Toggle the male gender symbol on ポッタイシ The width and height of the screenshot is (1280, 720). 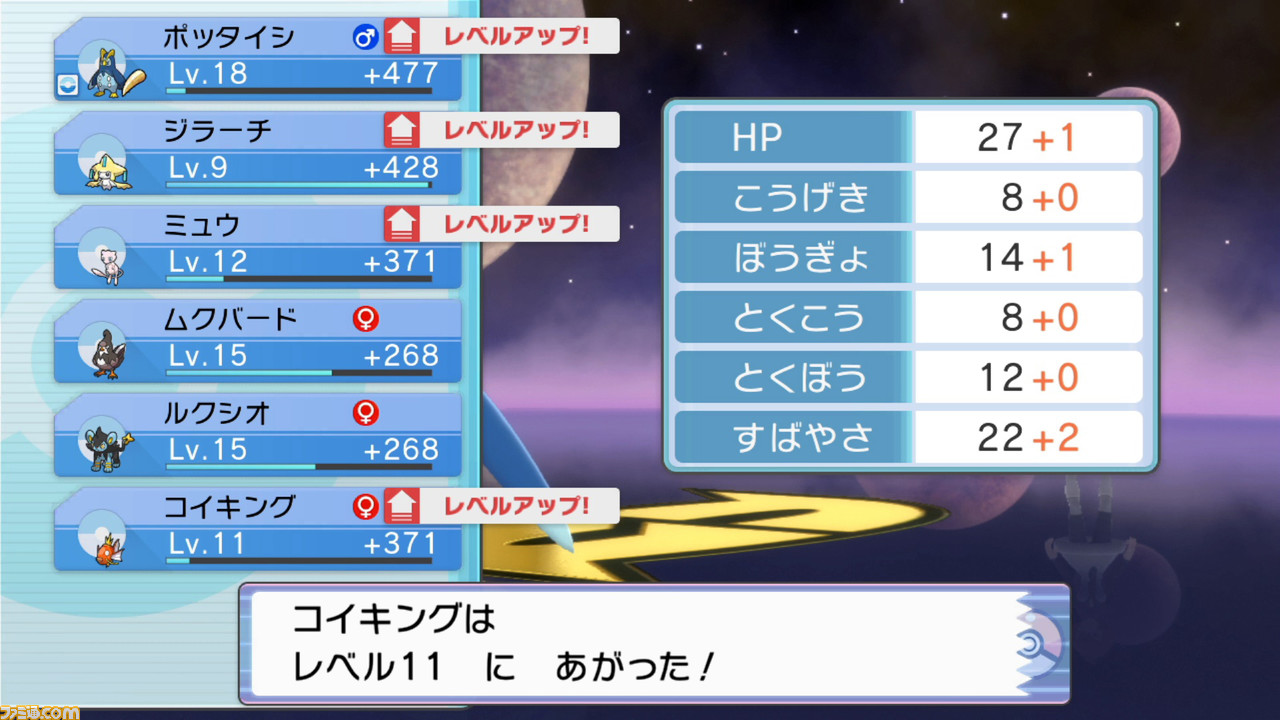pyautogui.click(x=366, y=36)
